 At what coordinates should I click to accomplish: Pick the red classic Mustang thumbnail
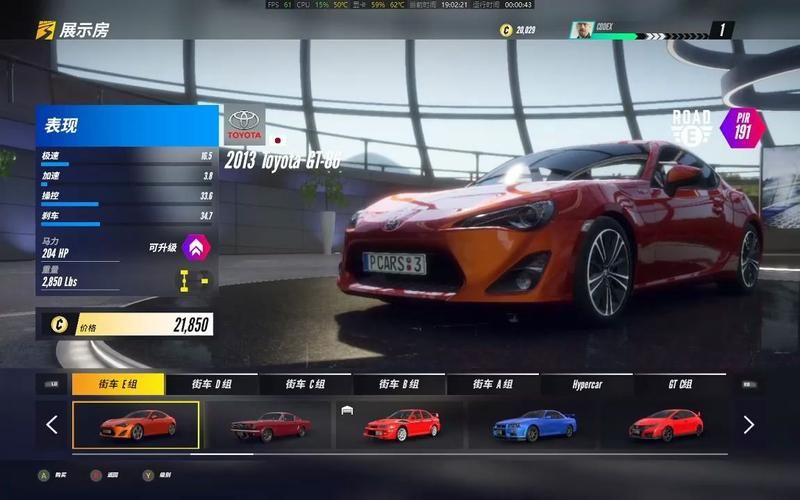[x=265, y=425]
